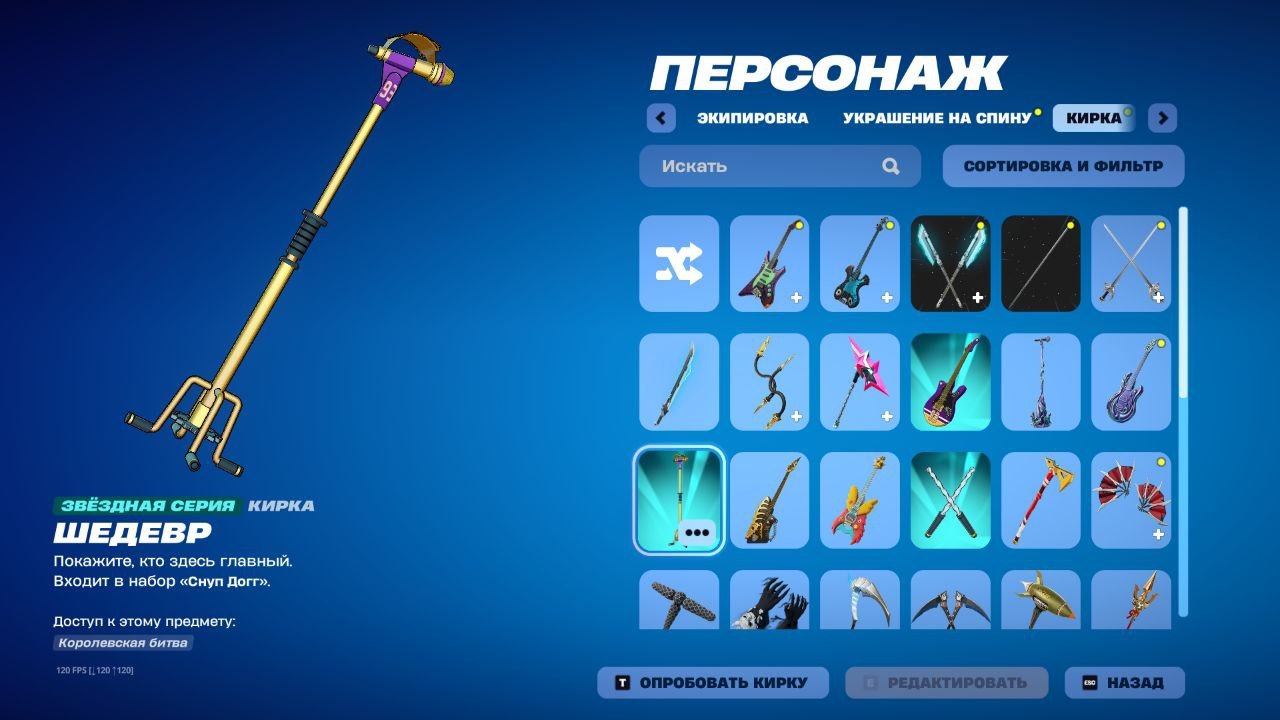Select the microphone stand pickaxe
The image size is (1280, 720).
1040,381
